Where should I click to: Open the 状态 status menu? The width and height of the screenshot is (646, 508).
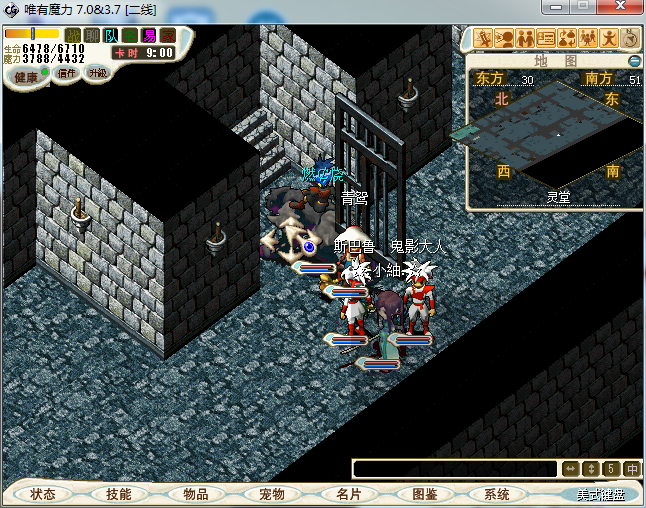pyautogui.click(x=42, y=494)
